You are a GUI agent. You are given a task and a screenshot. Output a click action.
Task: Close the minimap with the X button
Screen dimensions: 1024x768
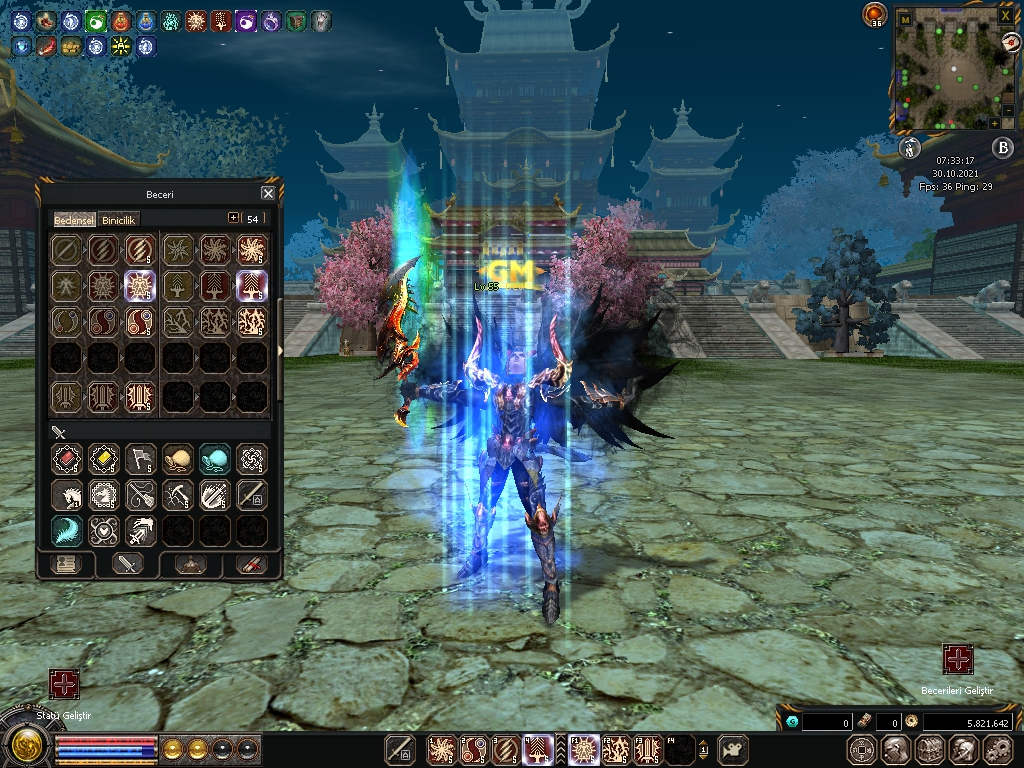1005,17
